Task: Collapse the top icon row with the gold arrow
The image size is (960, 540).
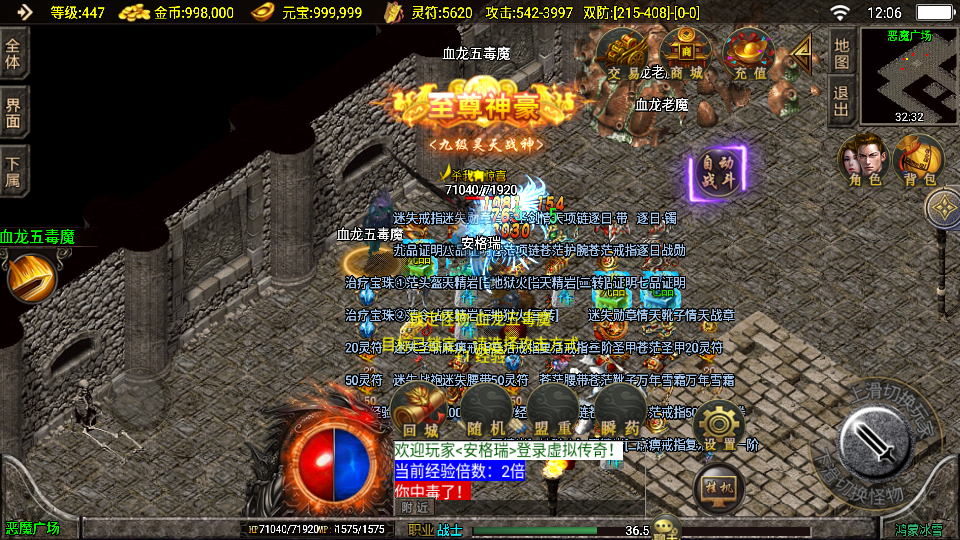Action: pos(802,51)
